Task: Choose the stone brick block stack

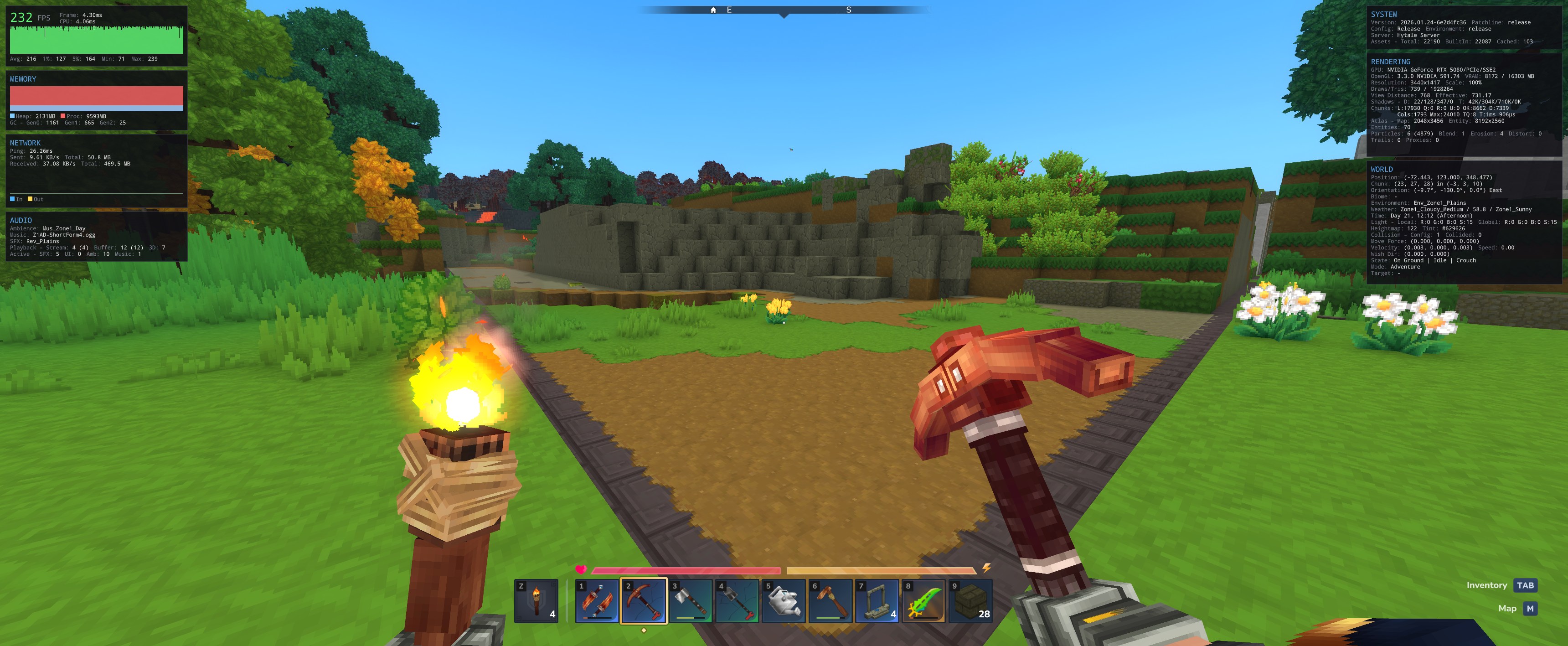Action: coord(970,600)
